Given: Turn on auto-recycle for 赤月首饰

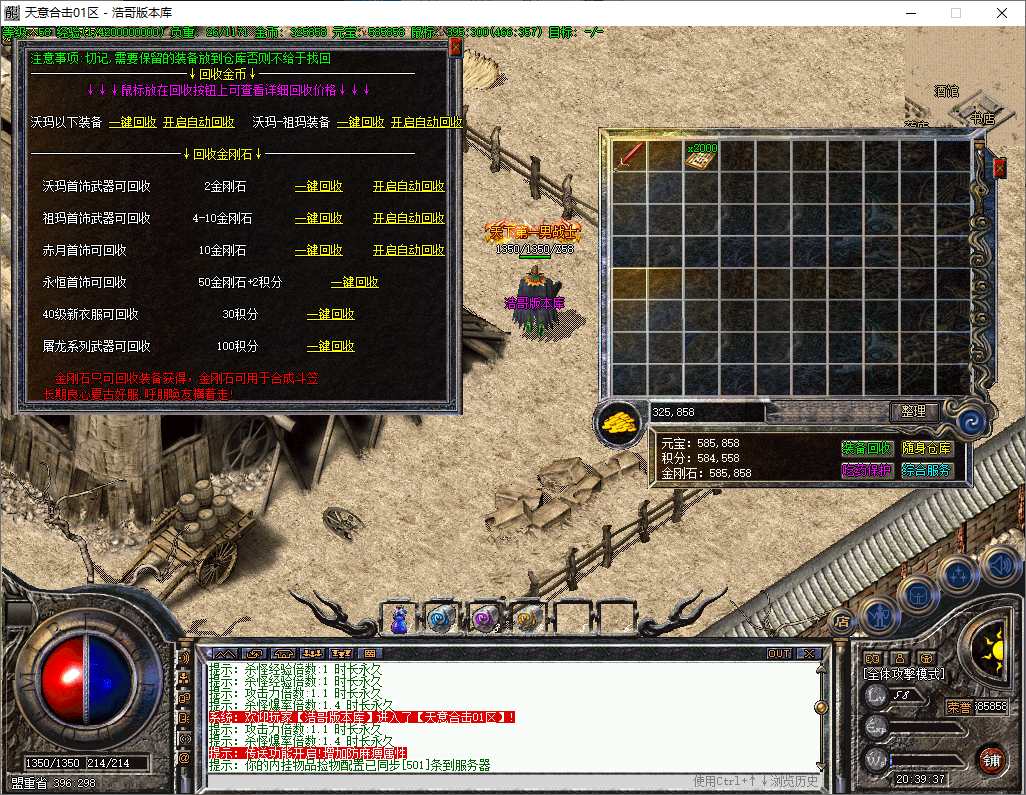Looking at the screenshot, I should (x=409, y=250).
